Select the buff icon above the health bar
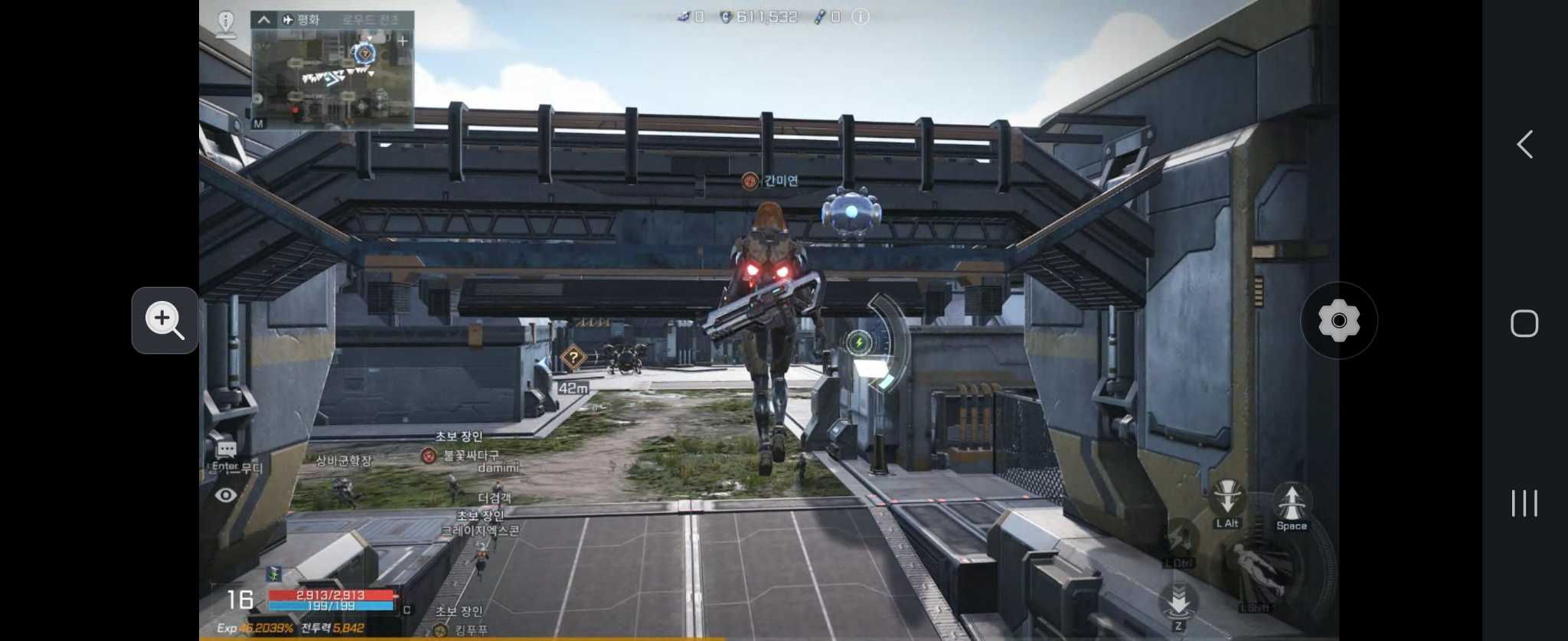1568x641 pixels. click(273, 574)
